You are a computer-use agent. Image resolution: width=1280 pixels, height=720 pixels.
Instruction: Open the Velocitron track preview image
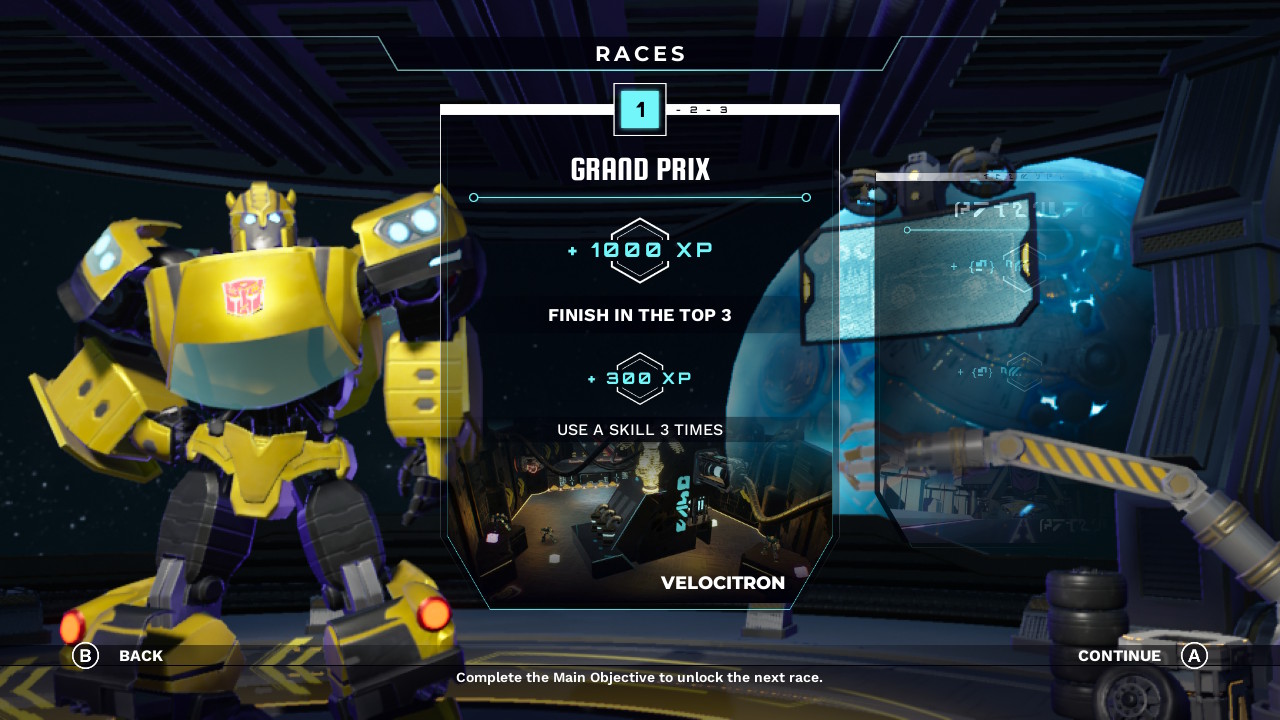640,520
